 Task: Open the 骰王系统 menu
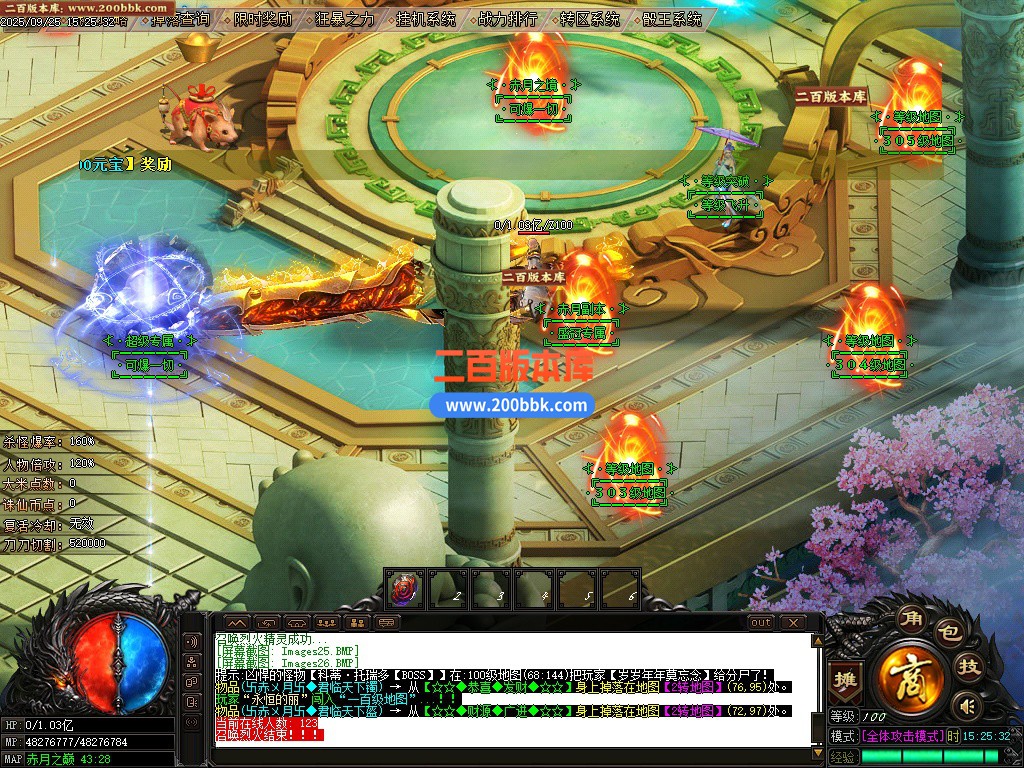pyautogui.click(x=672, y=19)
